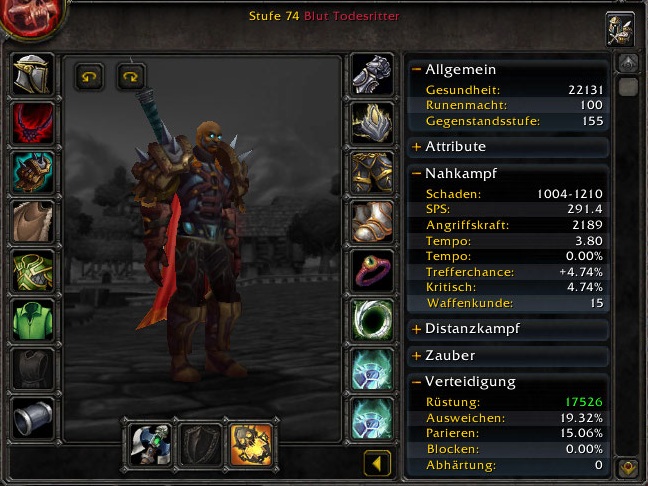Viewport: 648px width, 486px height.
Task: Select the orange relic slot
Action: pos(250,443)
